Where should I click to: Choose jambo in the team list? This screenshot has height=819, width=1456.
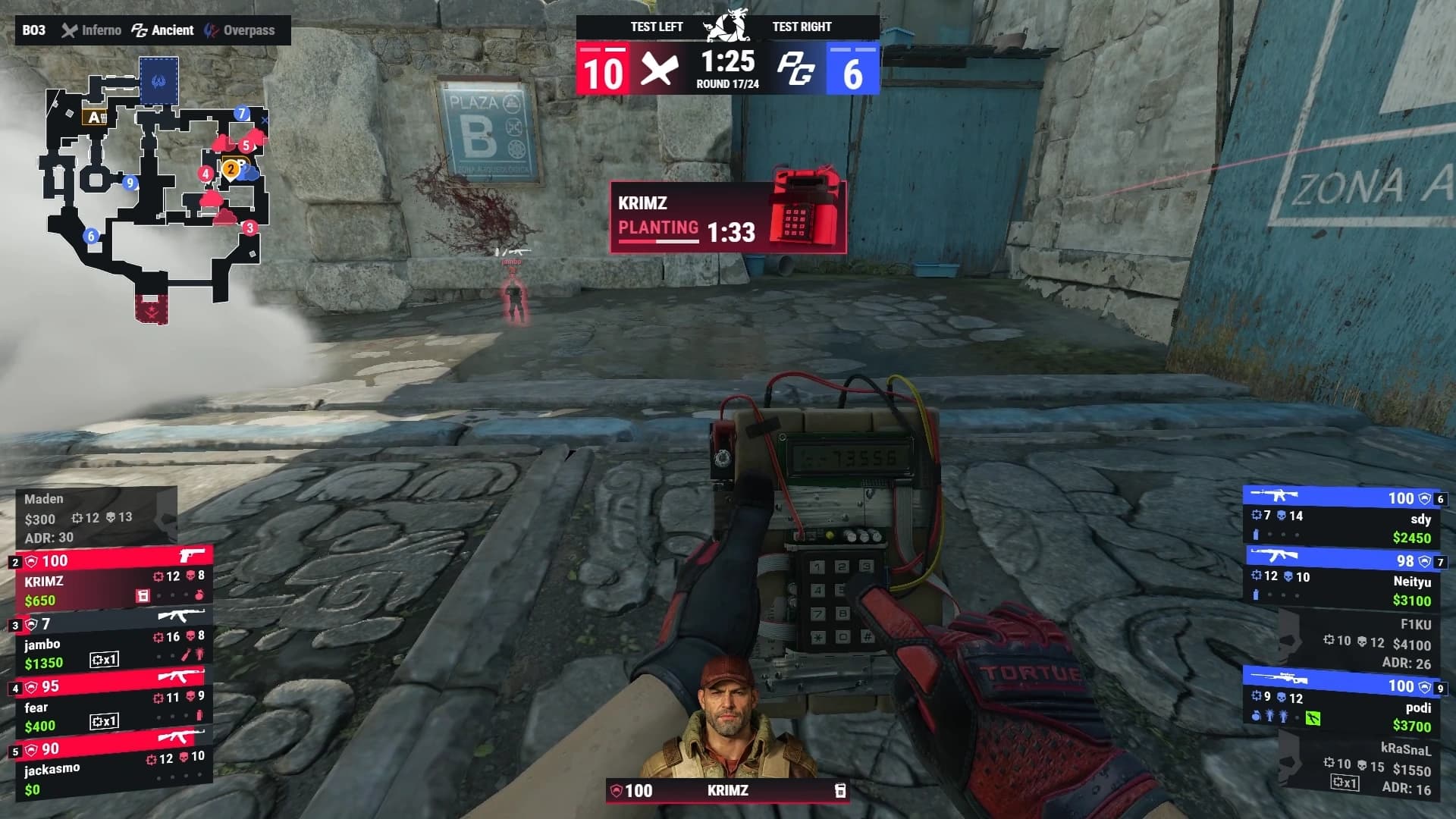click(114, 643)
